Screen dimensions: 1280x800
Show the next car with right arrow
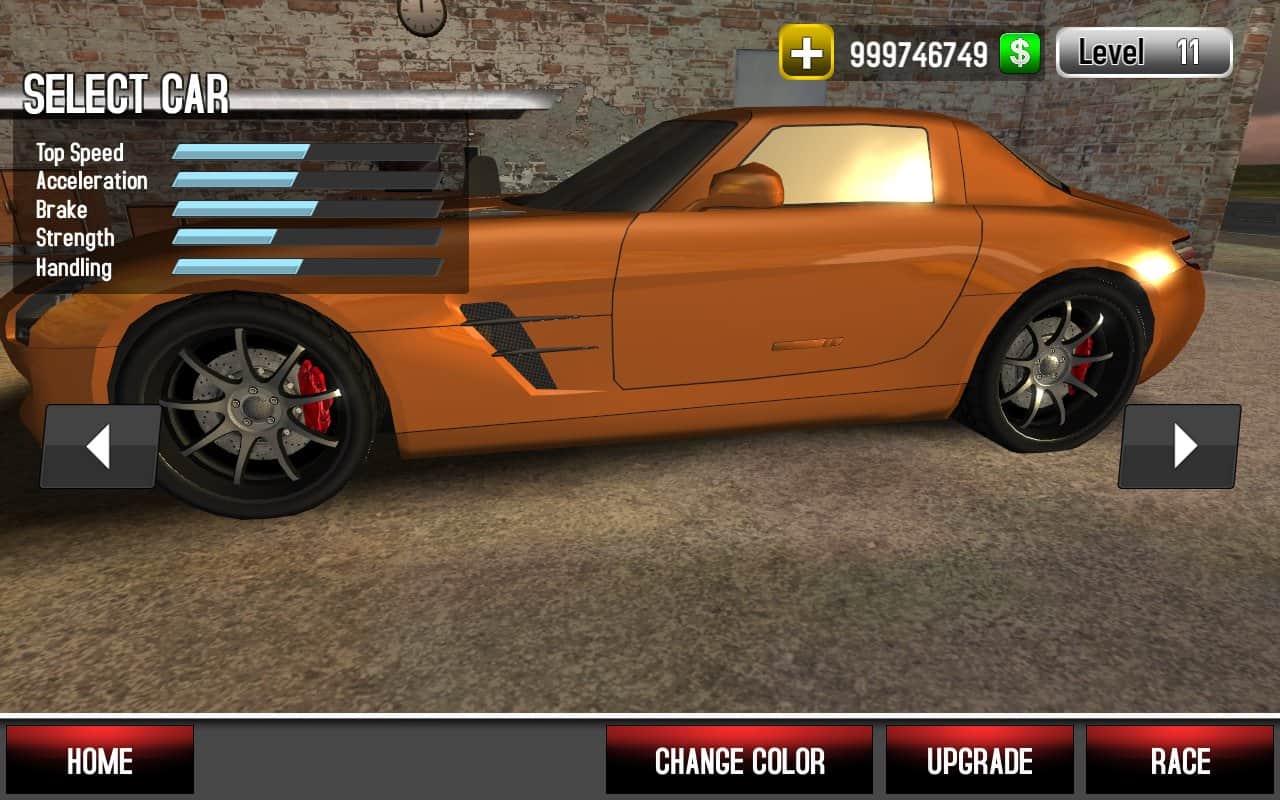point(1181,446)
